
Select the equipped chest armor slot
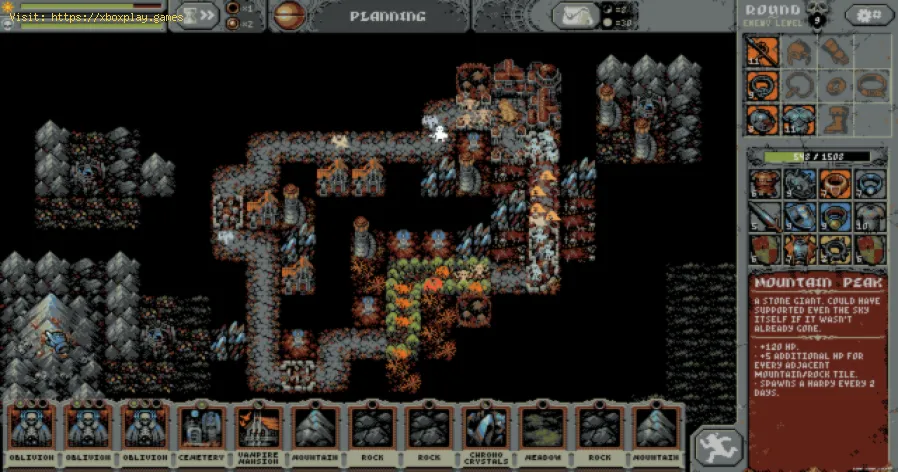(x=799, y=120)
